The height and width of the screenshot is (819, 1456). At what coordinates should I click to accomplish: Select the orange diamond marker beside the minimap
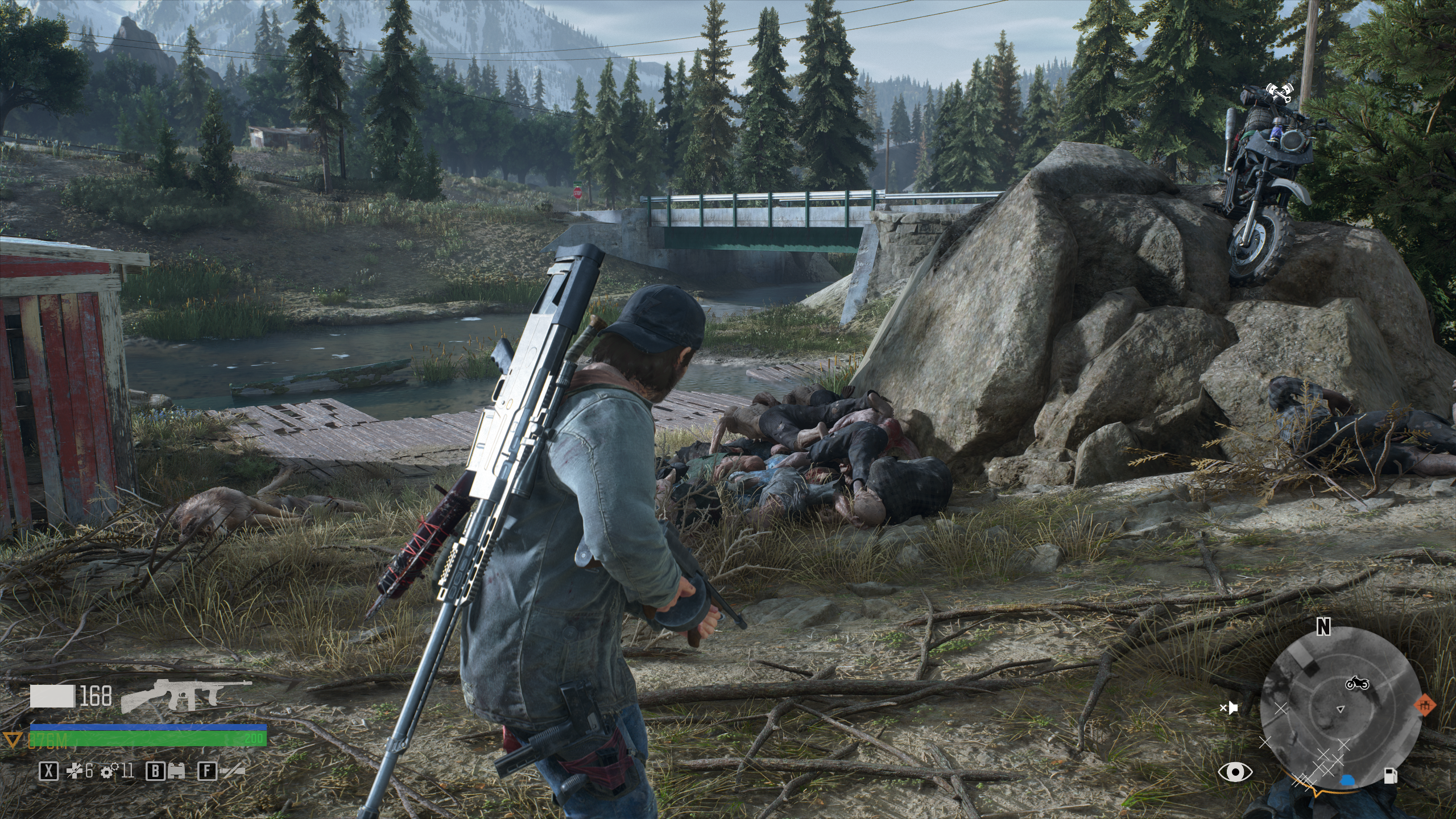1425,706
